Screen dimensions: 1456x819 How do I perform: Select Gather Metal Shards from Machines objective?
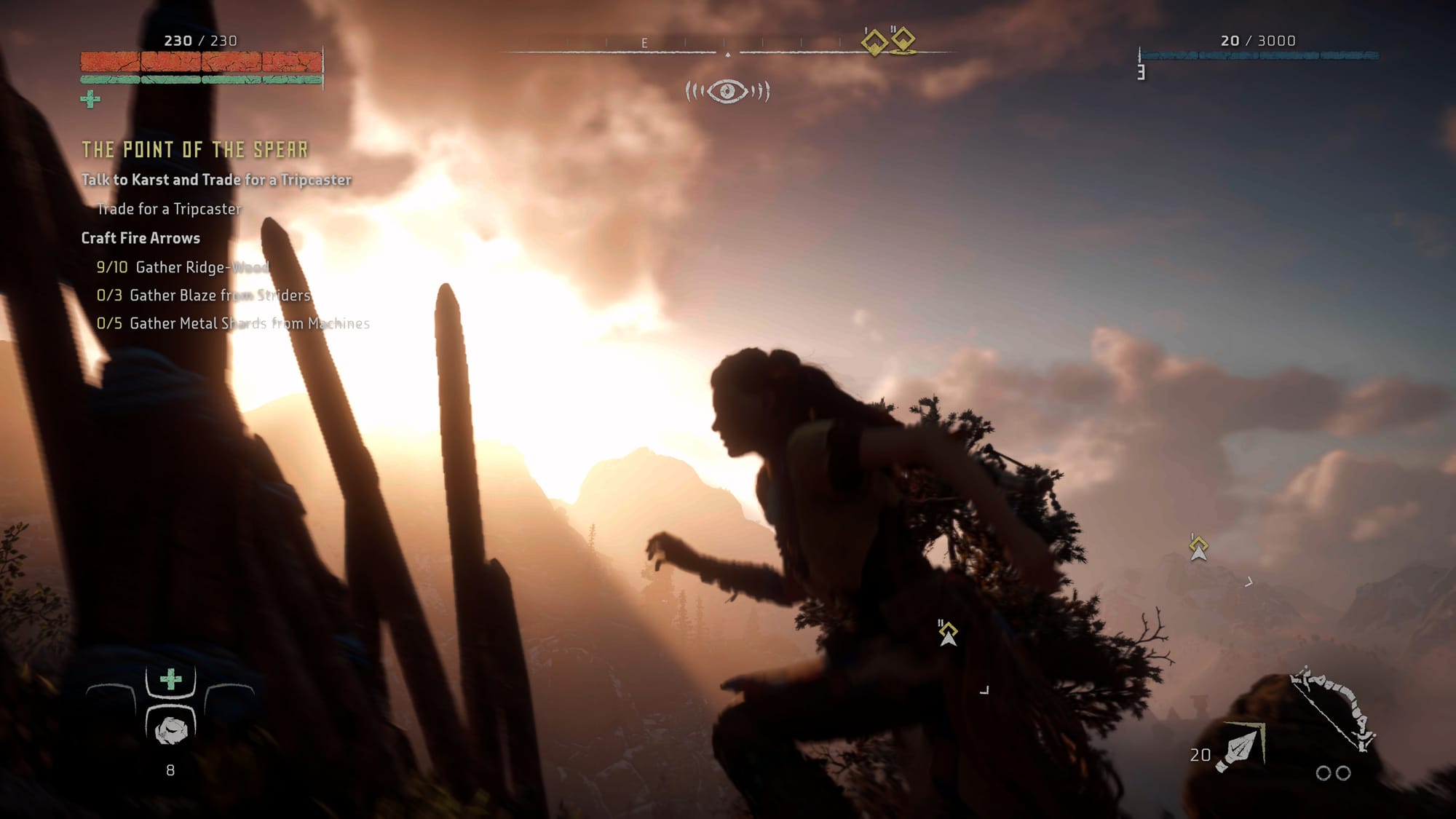tap(233, 323)
